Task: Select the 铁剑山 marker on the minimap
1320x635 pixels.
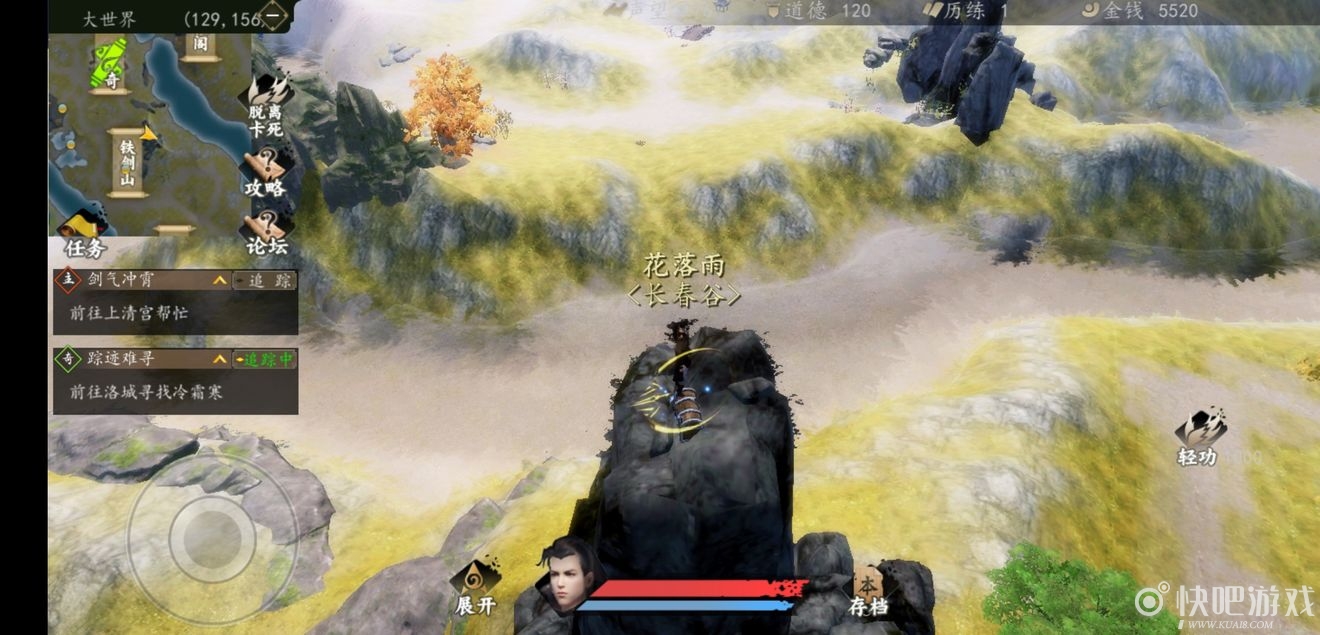Action: [x=127, y=163]
